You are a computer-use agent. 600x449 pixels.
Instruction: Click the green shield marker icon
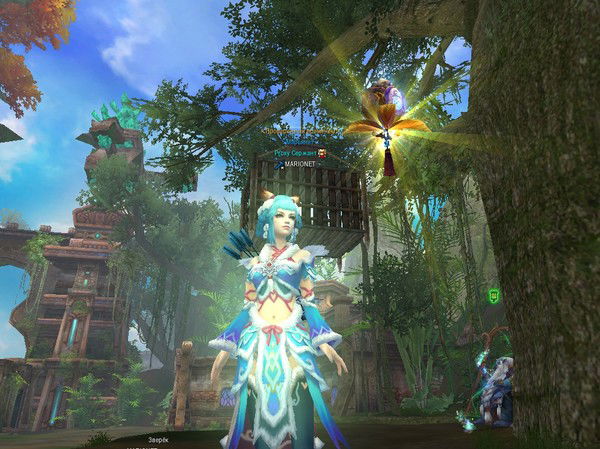click(494, 296)
